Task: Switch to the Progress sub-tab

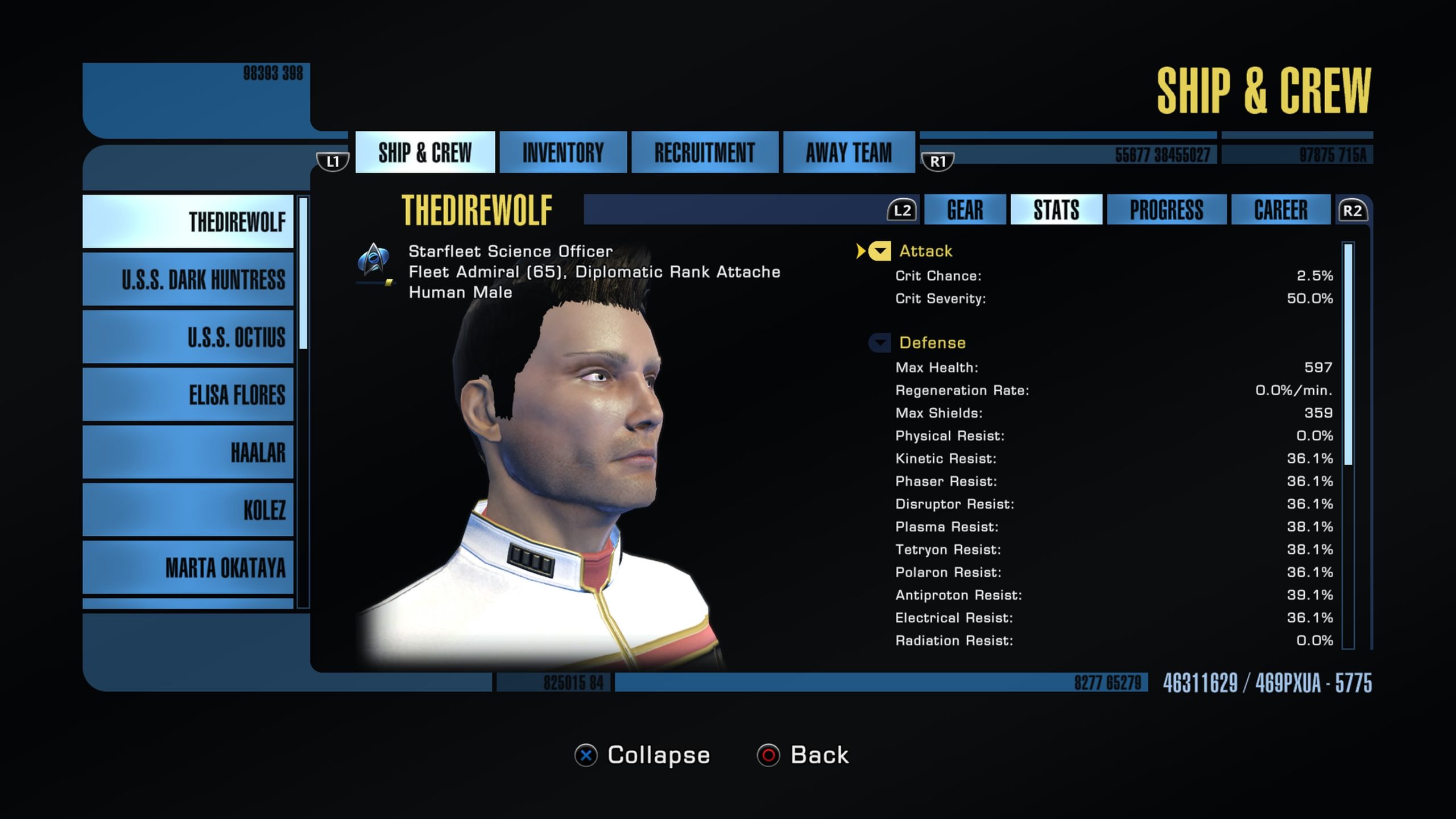Action: [x=1166, y=210]
